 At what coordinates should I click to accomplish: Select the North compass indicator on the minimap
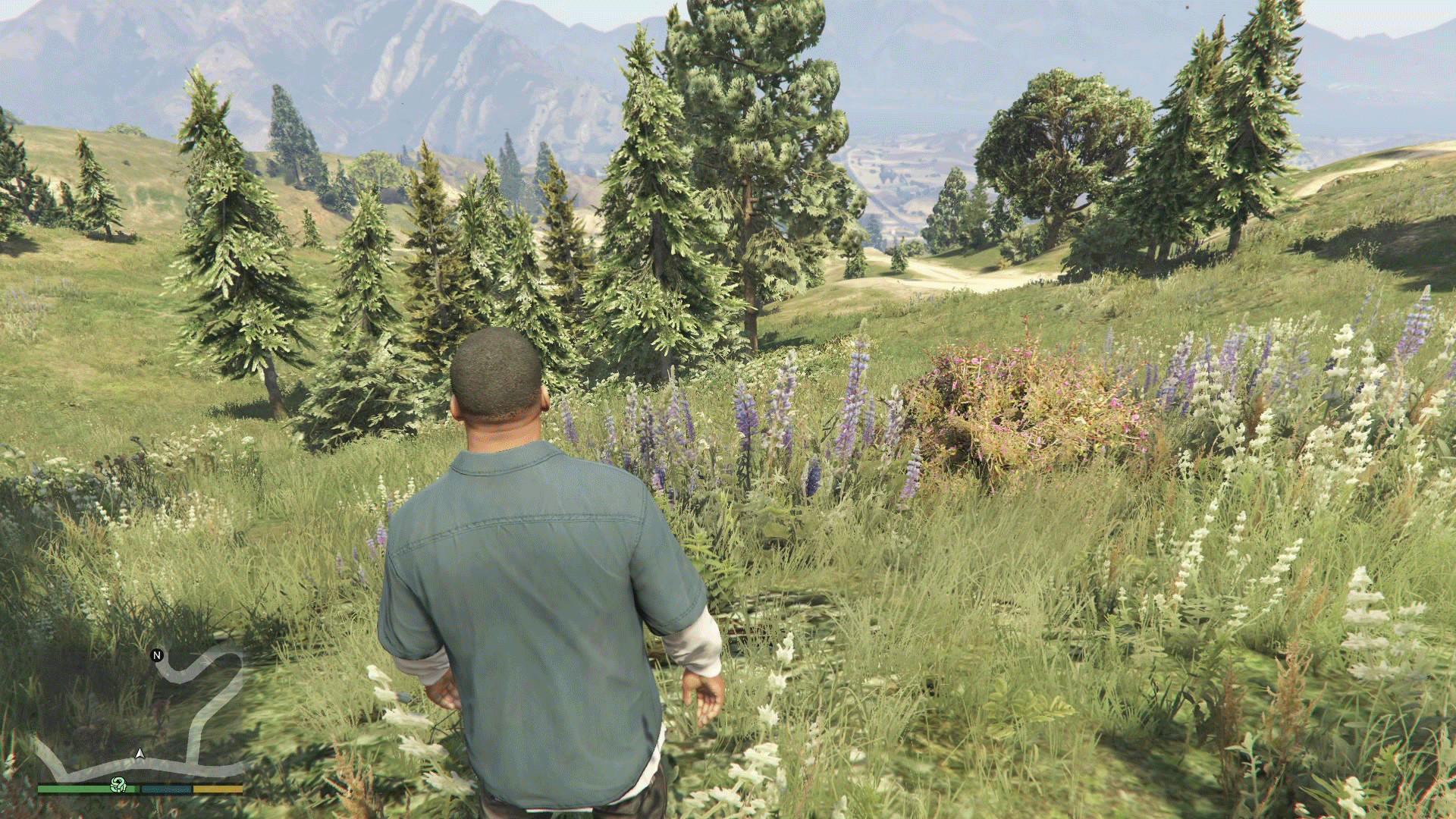click(x=156, y=654)
